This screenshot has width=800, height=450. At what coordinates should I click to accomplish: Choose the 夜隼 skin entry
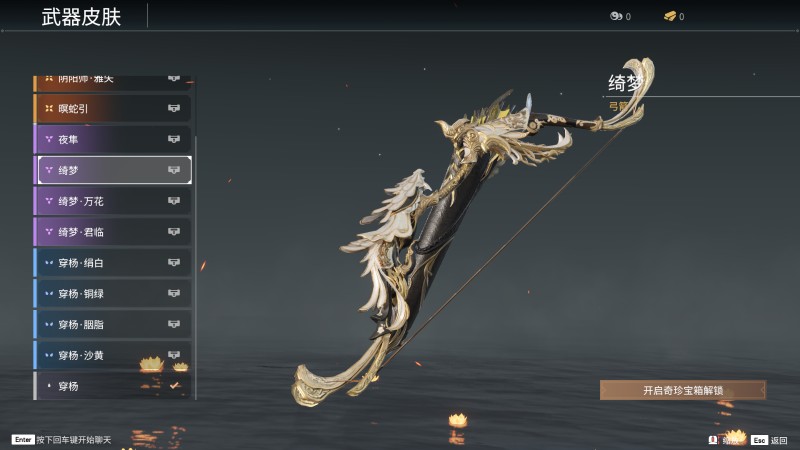[112, 139]
